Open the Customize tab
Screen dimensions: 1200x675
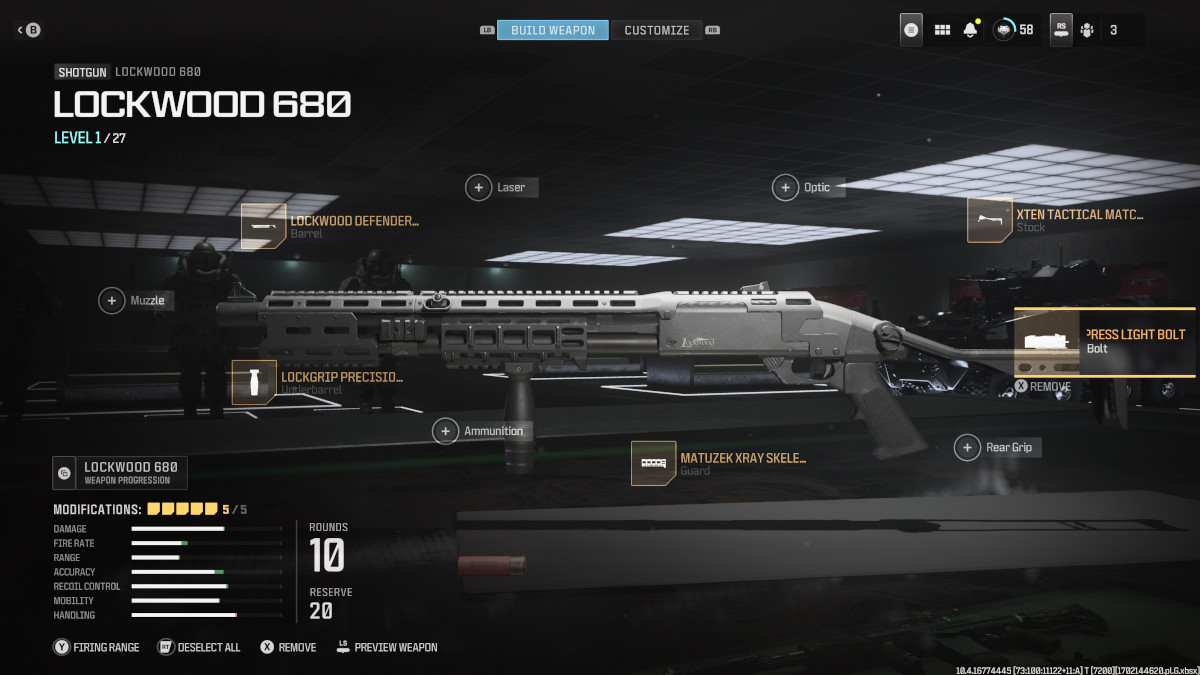coord(656,30)
